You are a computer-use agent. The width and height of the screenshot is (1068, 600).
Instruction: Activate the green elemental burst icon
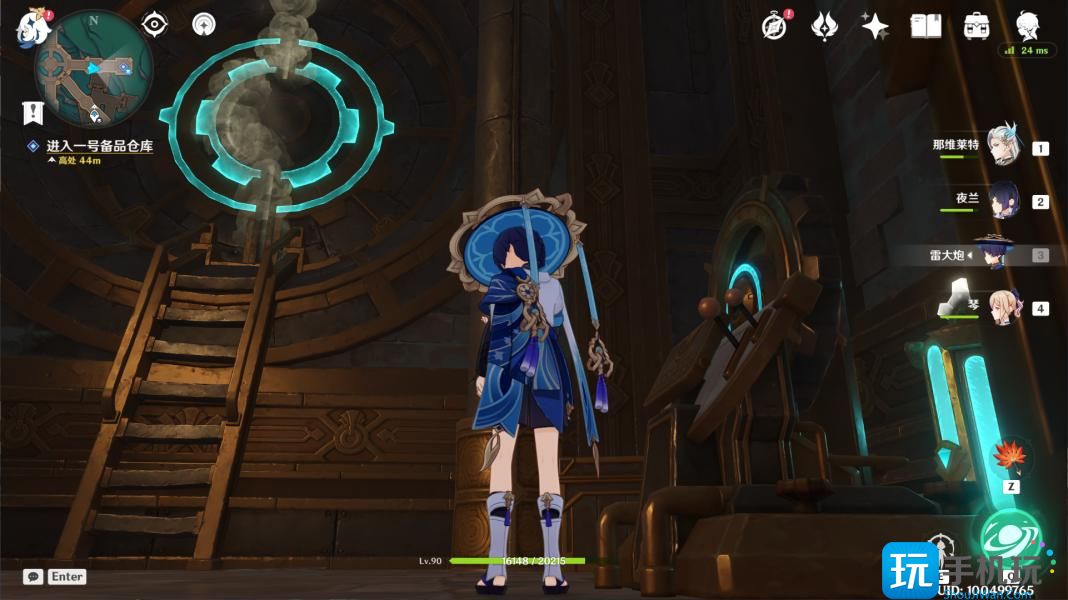[1010, 537]
